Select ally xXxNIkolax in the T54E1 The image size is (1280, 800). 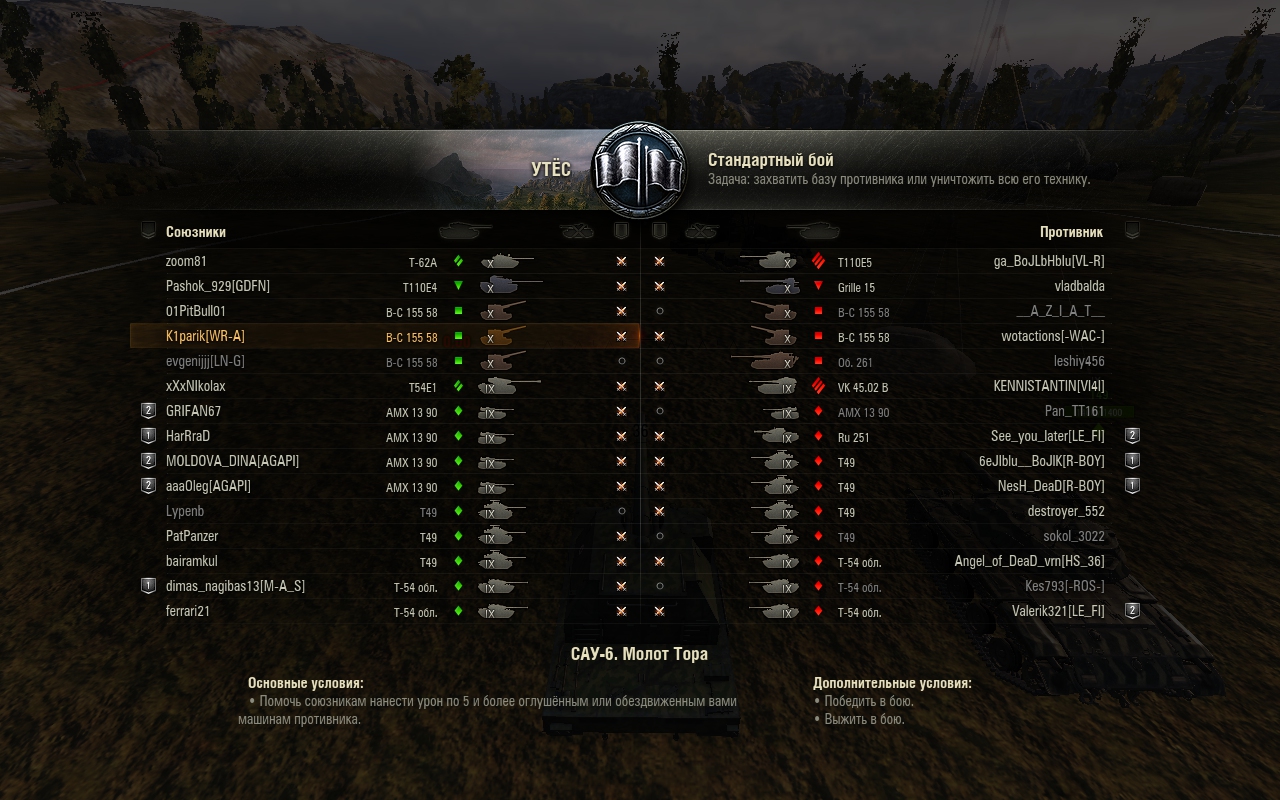click(x=197, y=386)
